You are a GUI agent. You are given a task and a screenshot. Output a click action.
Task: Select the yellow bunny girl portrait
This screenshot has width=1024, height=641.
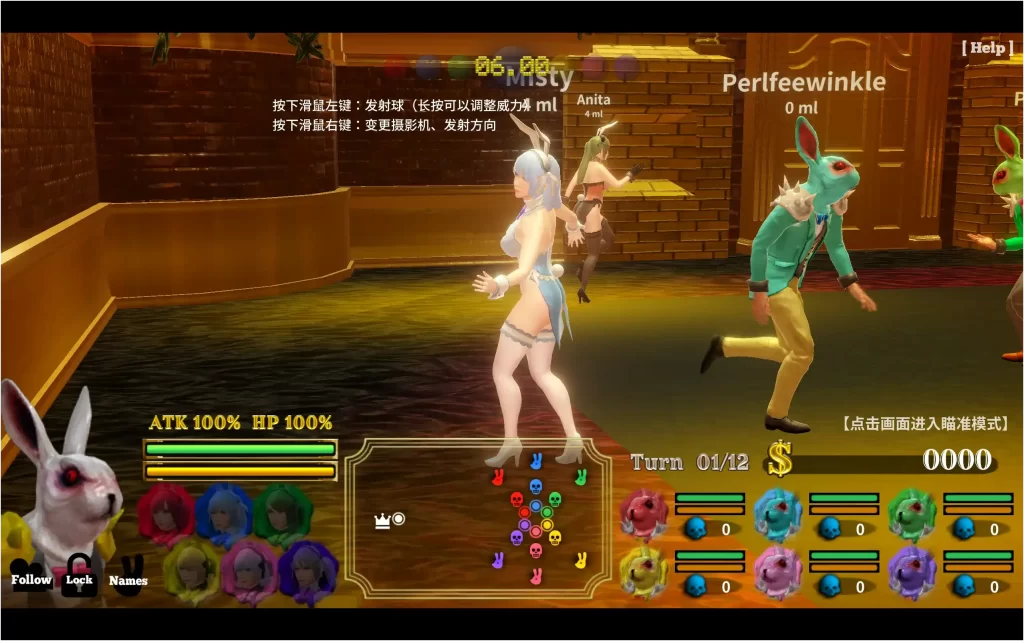[x=192, y=570]
